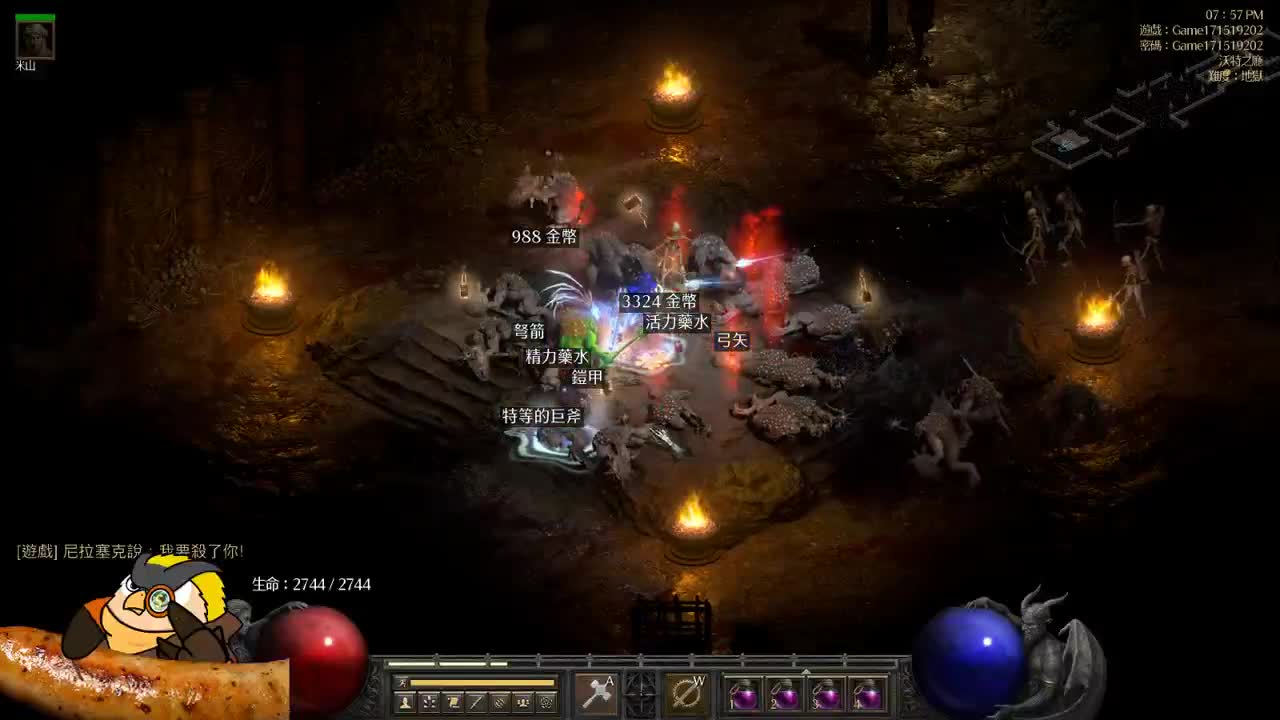Pick up the 活力藥水 item label
This screenshot has width=1280, height=720.
(x=677, y=322)
